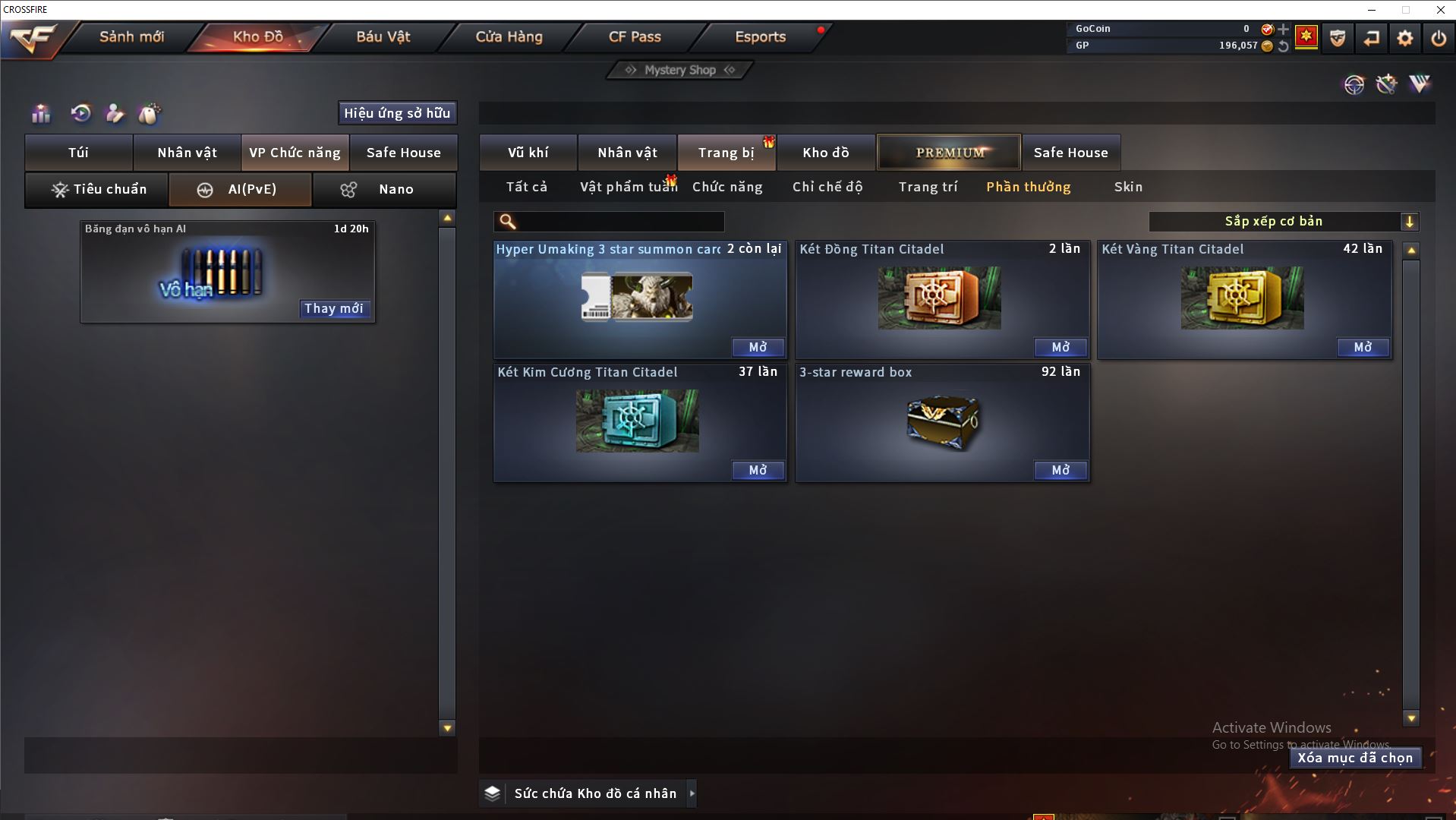Open the CF Pass page
1456x820 pixels.
(635, 36)
